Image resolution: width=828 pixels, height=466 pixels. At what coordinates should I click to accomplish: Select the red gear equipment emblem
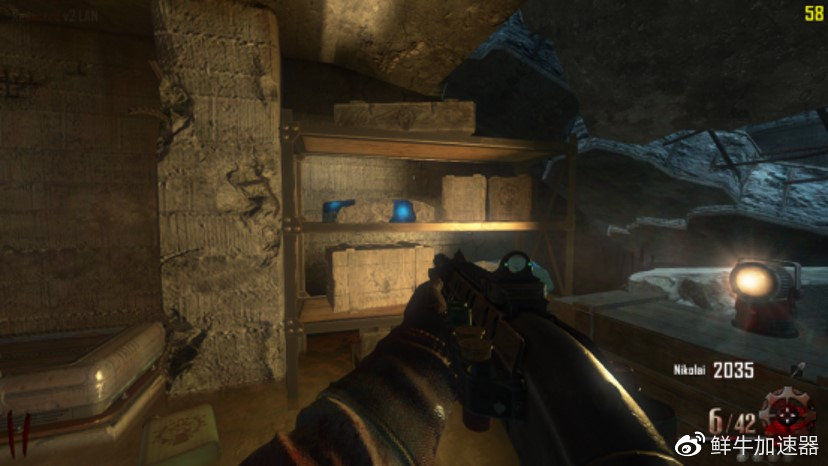pyautogui.click(x=789, y=411)
